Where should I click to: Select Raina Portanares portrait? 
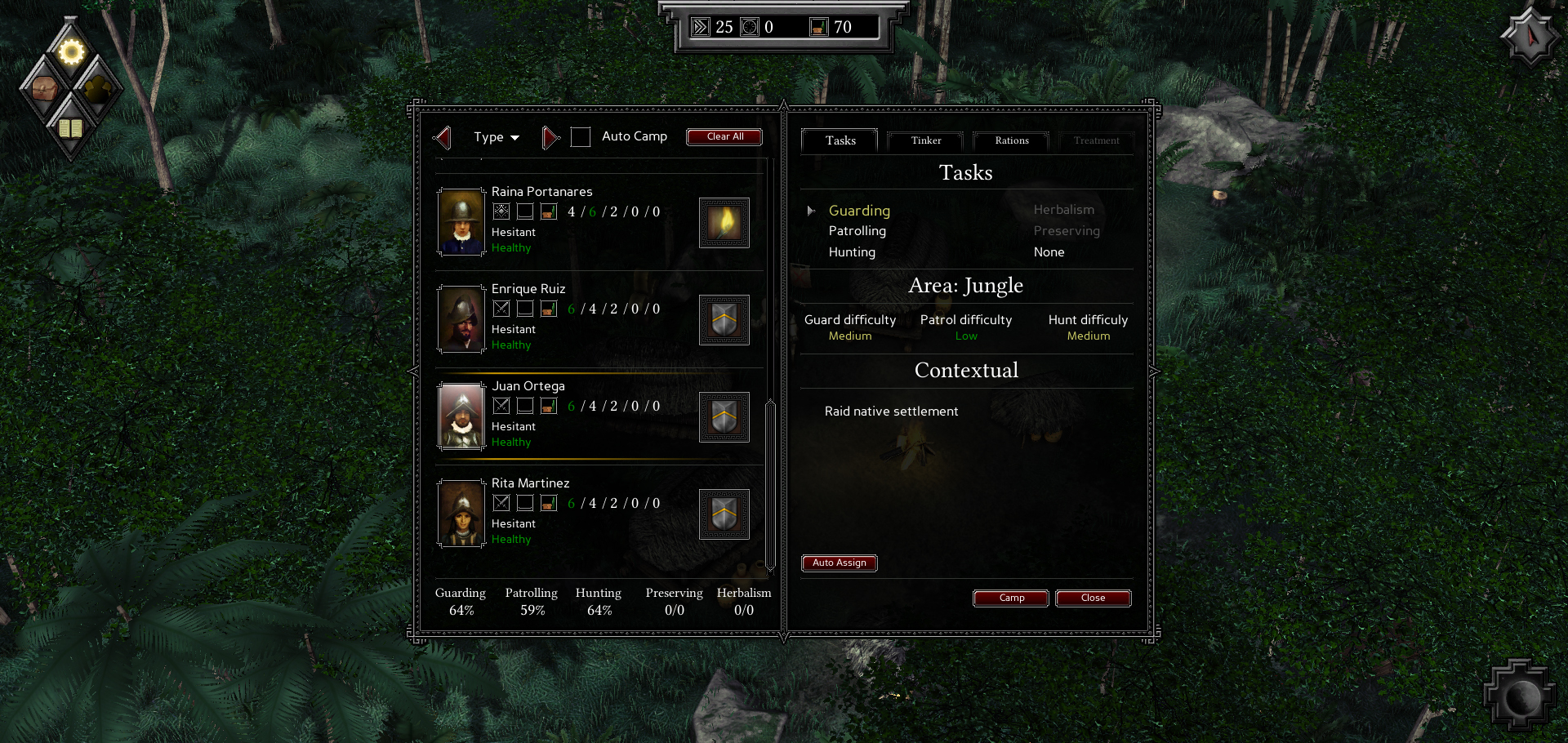[x=461, y=222]
